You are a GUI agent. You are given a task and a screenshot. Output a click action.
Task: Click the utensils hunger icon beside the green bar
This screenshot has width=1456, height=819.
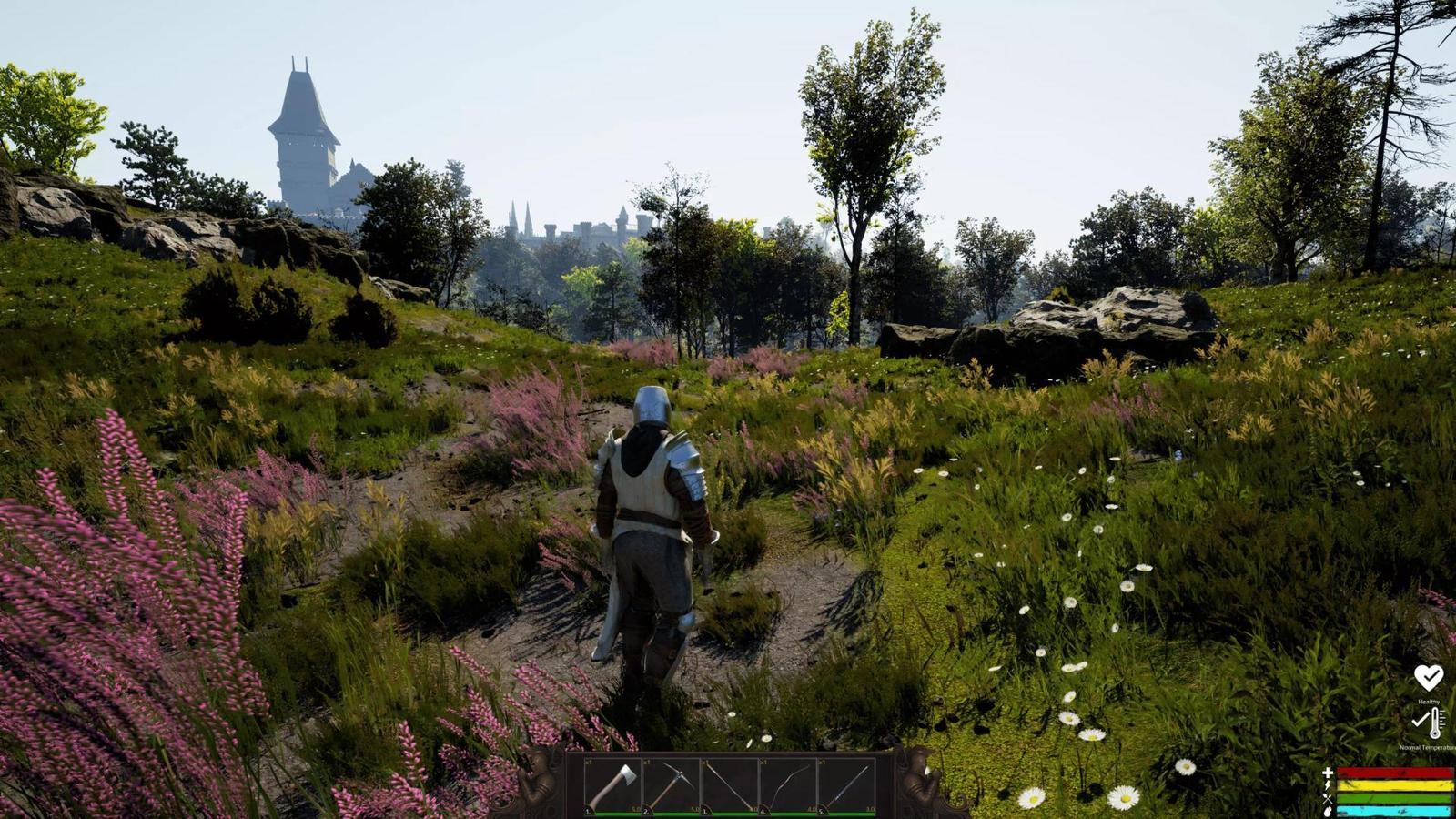pos(1329,799)
